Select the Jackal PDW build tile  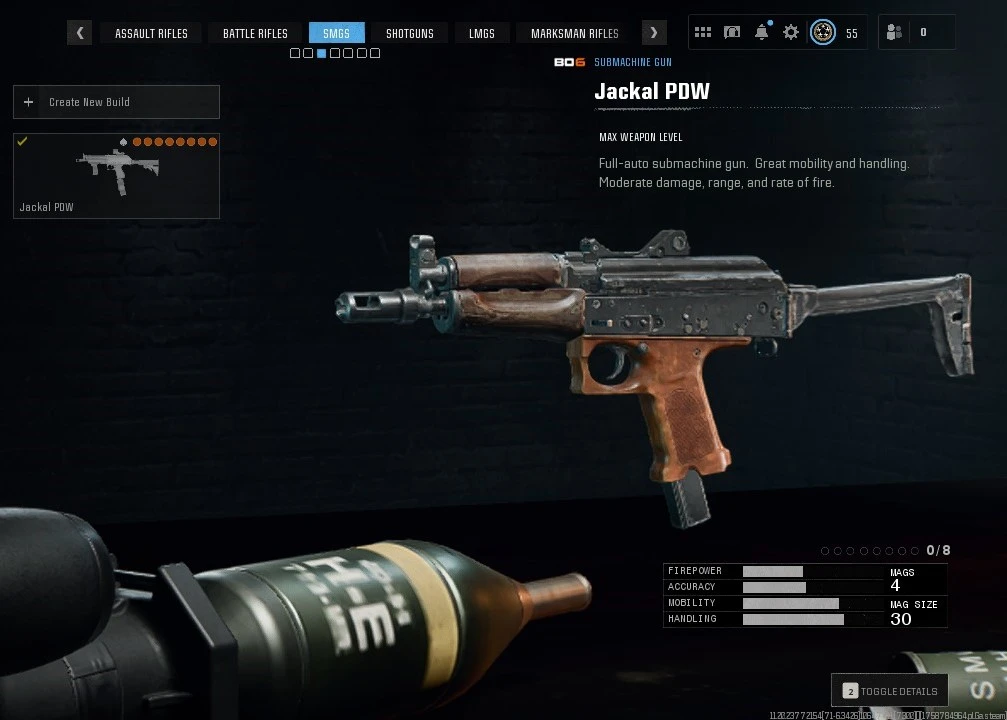[x=116, y=175]
